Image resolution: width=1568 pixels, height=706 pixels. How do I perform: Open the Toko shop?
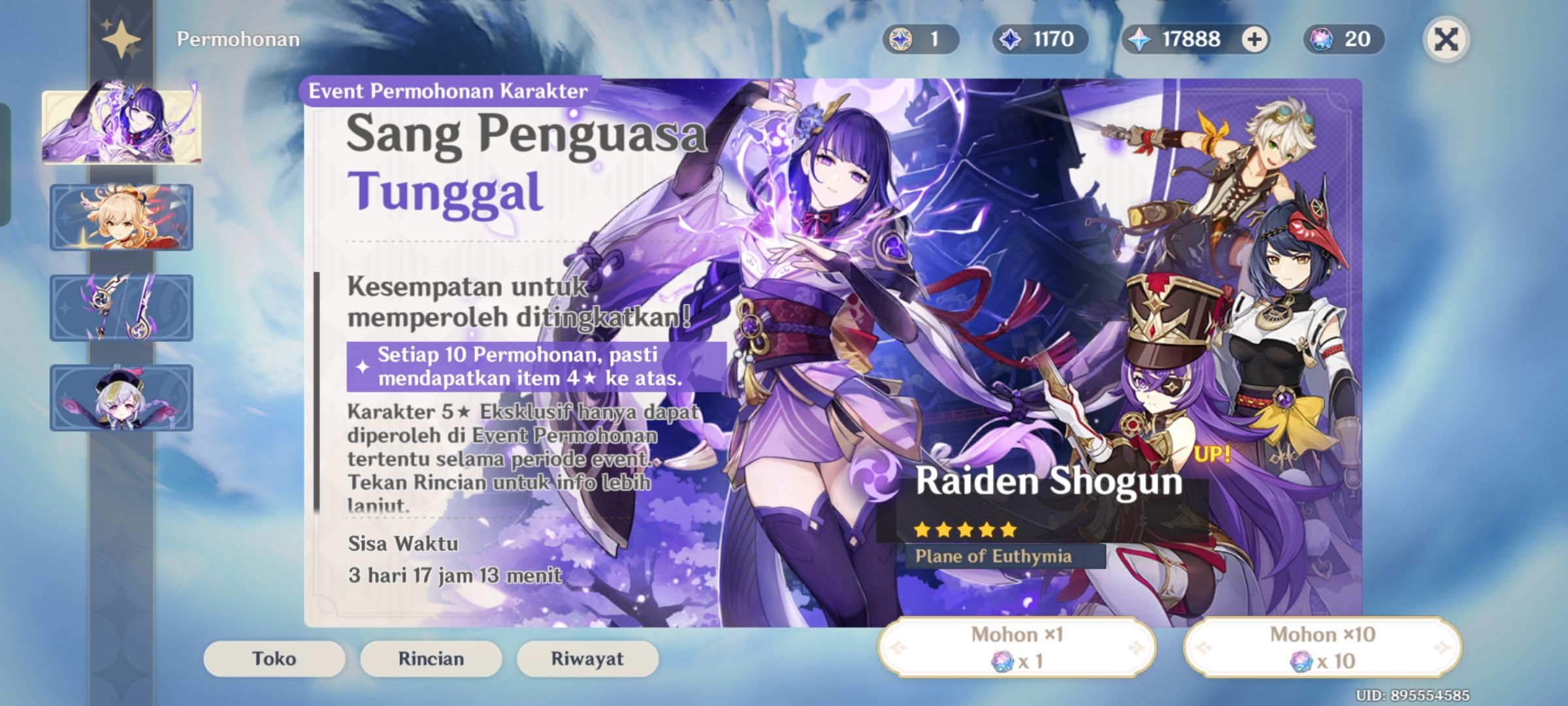point(274,659)
